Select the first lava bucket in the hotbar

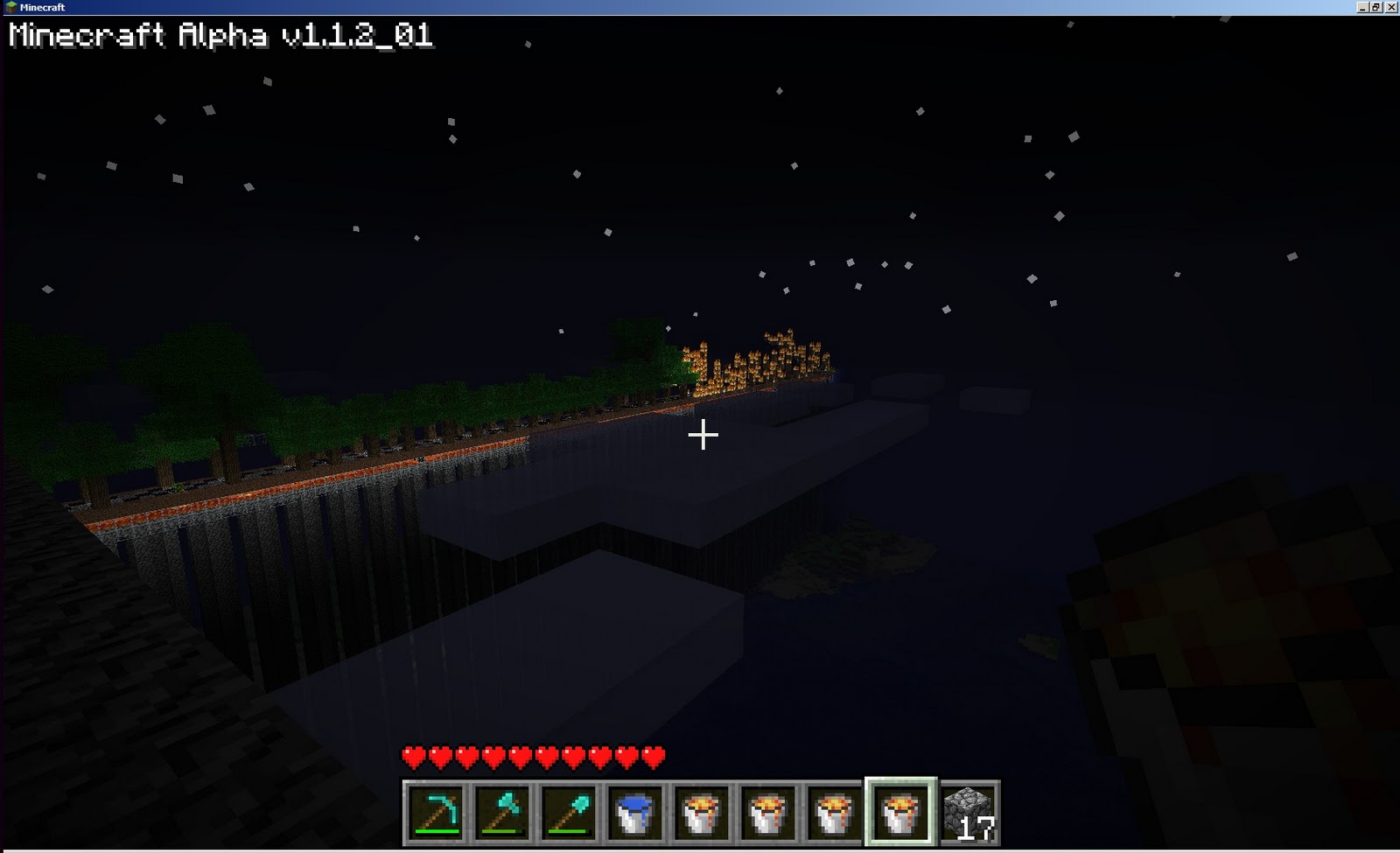[x=703, y=814]
